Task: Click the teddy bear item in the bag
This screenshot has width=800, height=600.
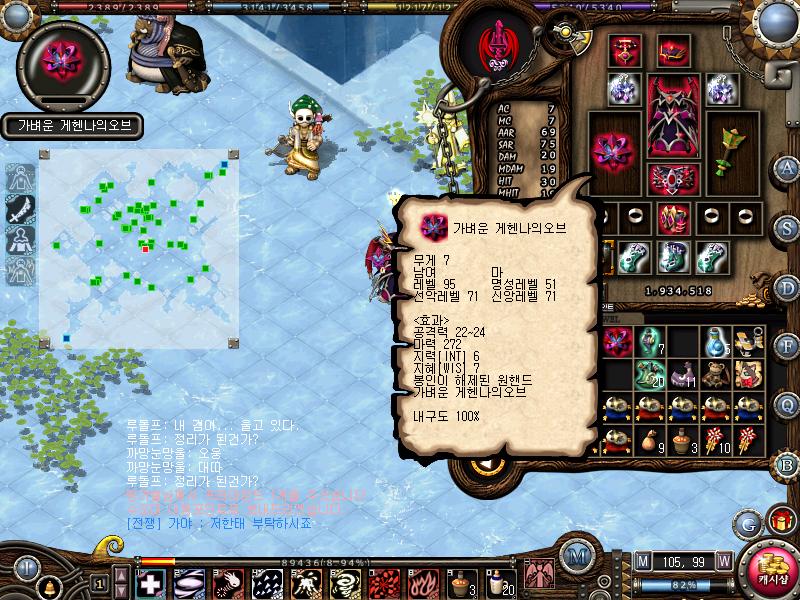Action: pos(715,375)
